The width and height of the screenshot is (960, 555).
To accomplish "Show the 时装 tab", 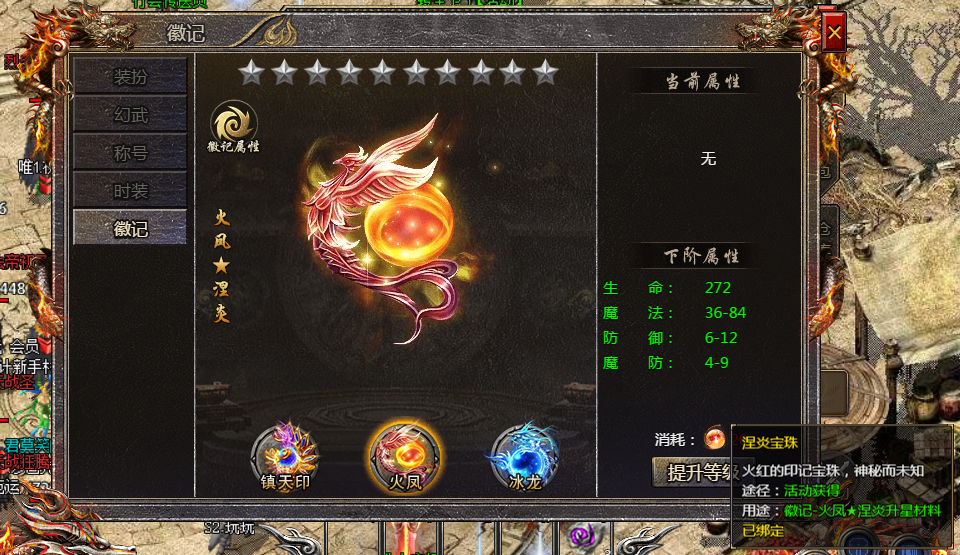I will pos(130,190).
